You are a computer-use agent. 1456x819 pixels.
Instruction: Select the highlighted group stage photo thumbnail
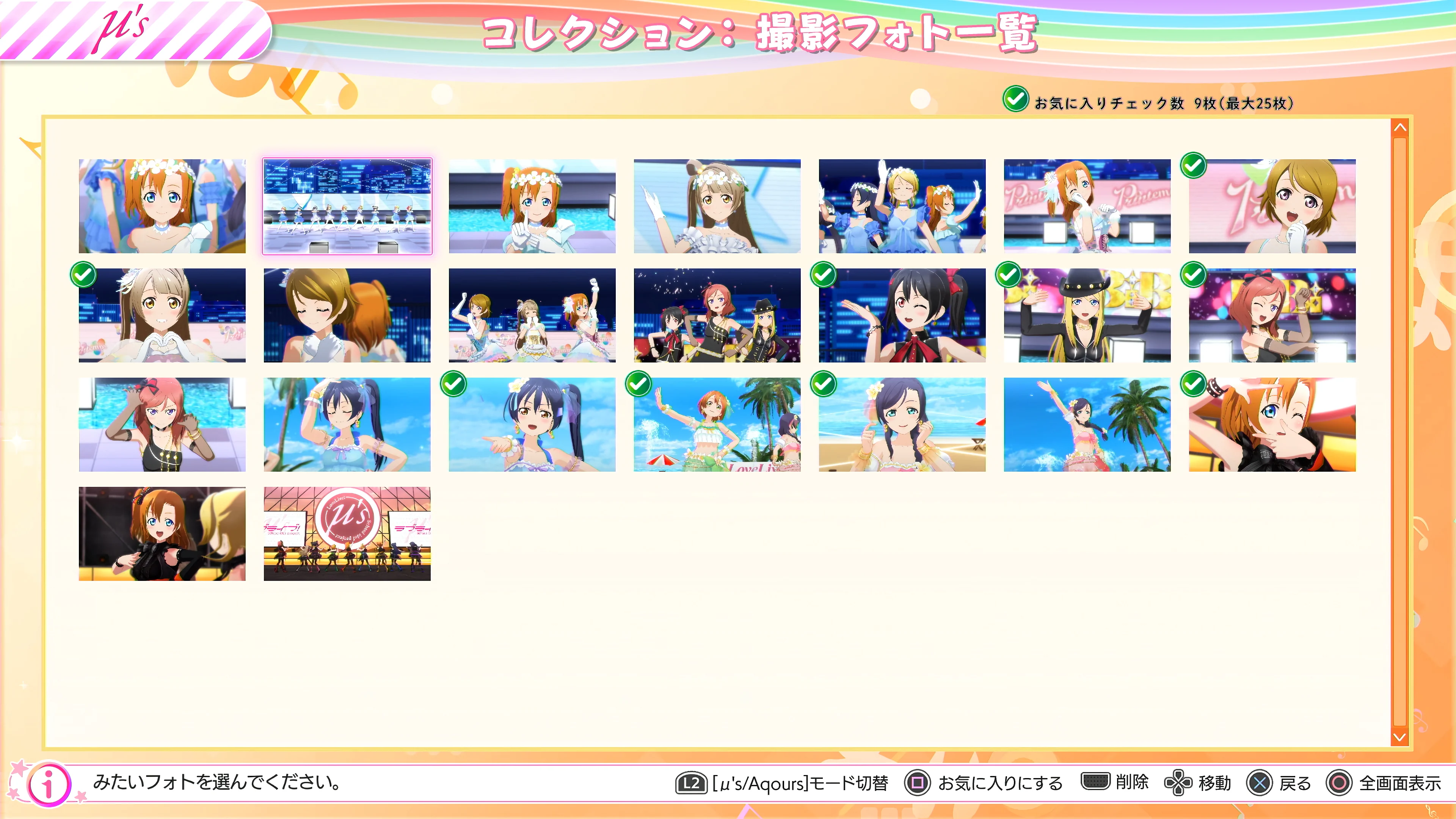347,206
